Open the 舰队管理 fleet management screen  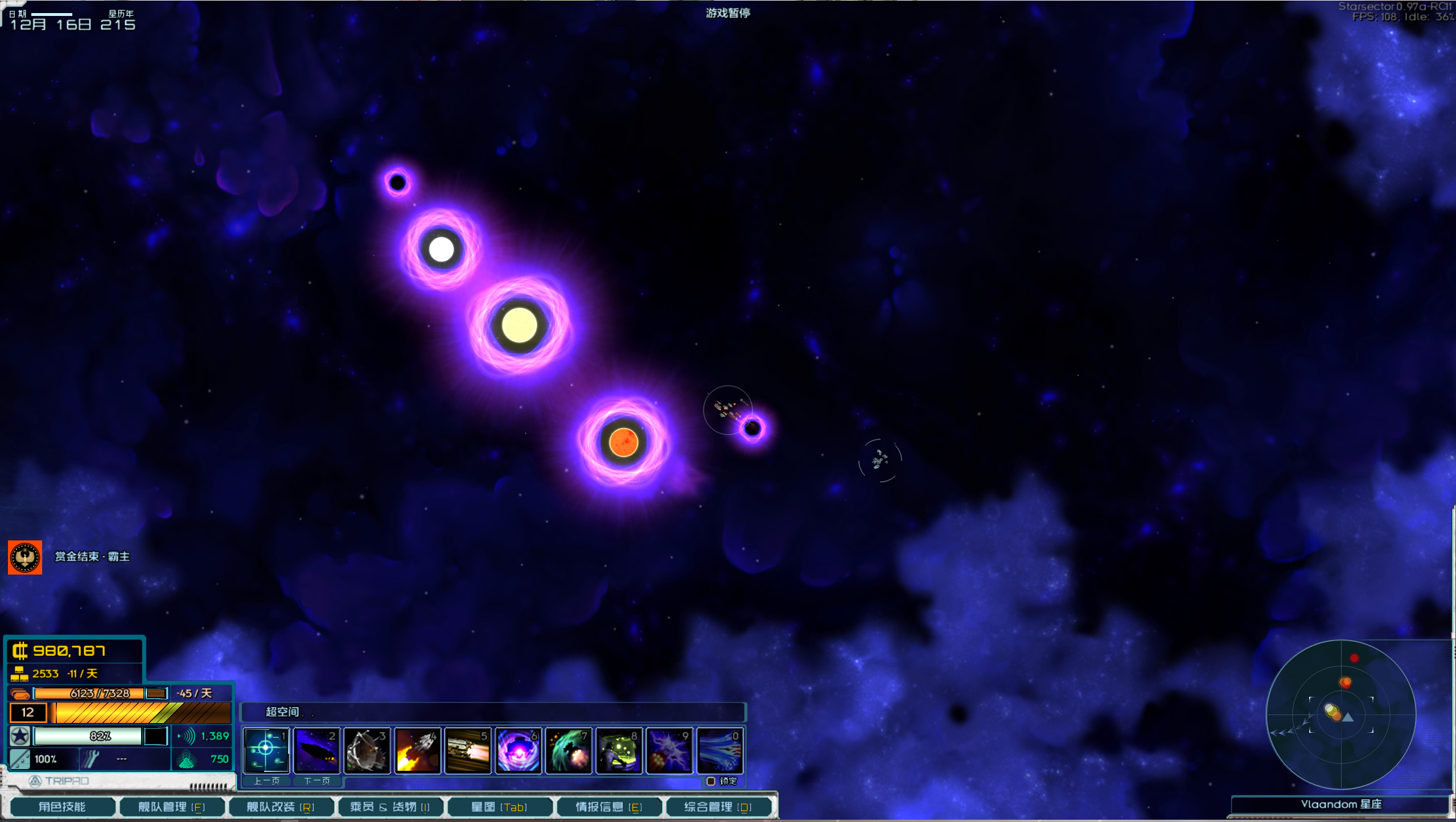point(171,807)
